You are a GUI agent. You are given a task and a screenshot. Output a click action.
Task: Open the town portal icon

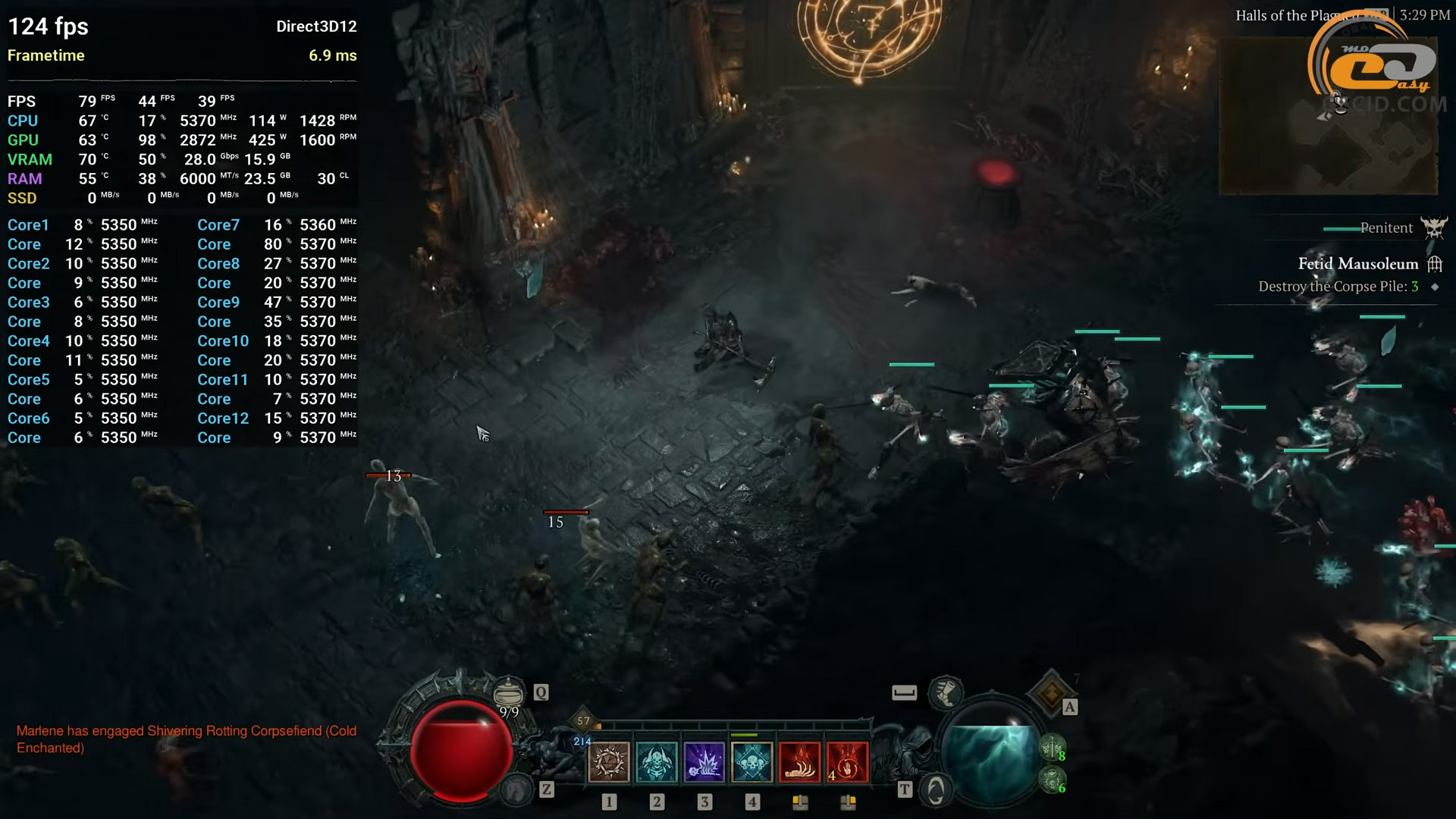tap(936, 791)
